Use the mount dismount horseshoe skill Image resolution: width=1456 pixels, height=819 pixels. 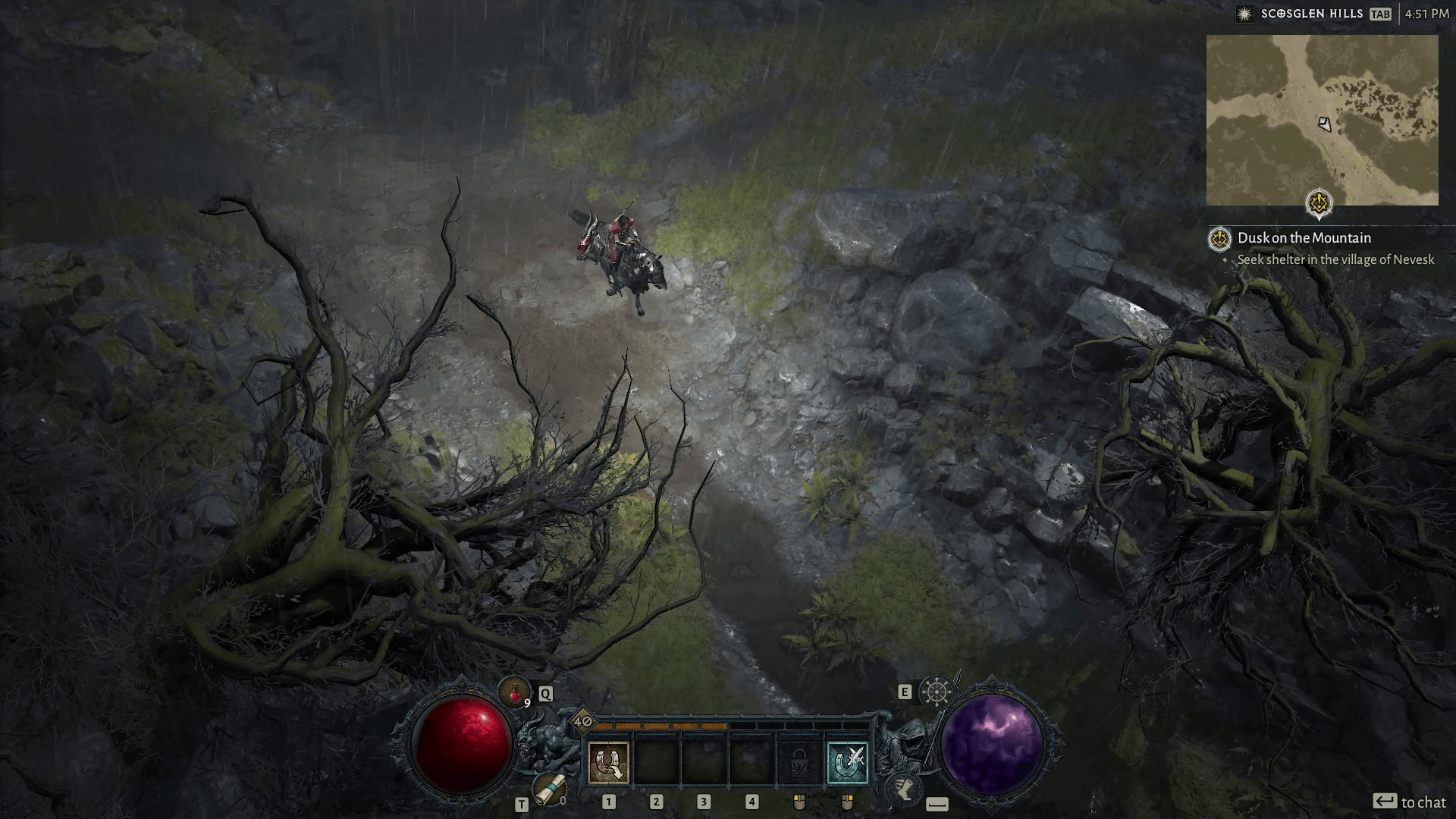(x=608, y=762)
